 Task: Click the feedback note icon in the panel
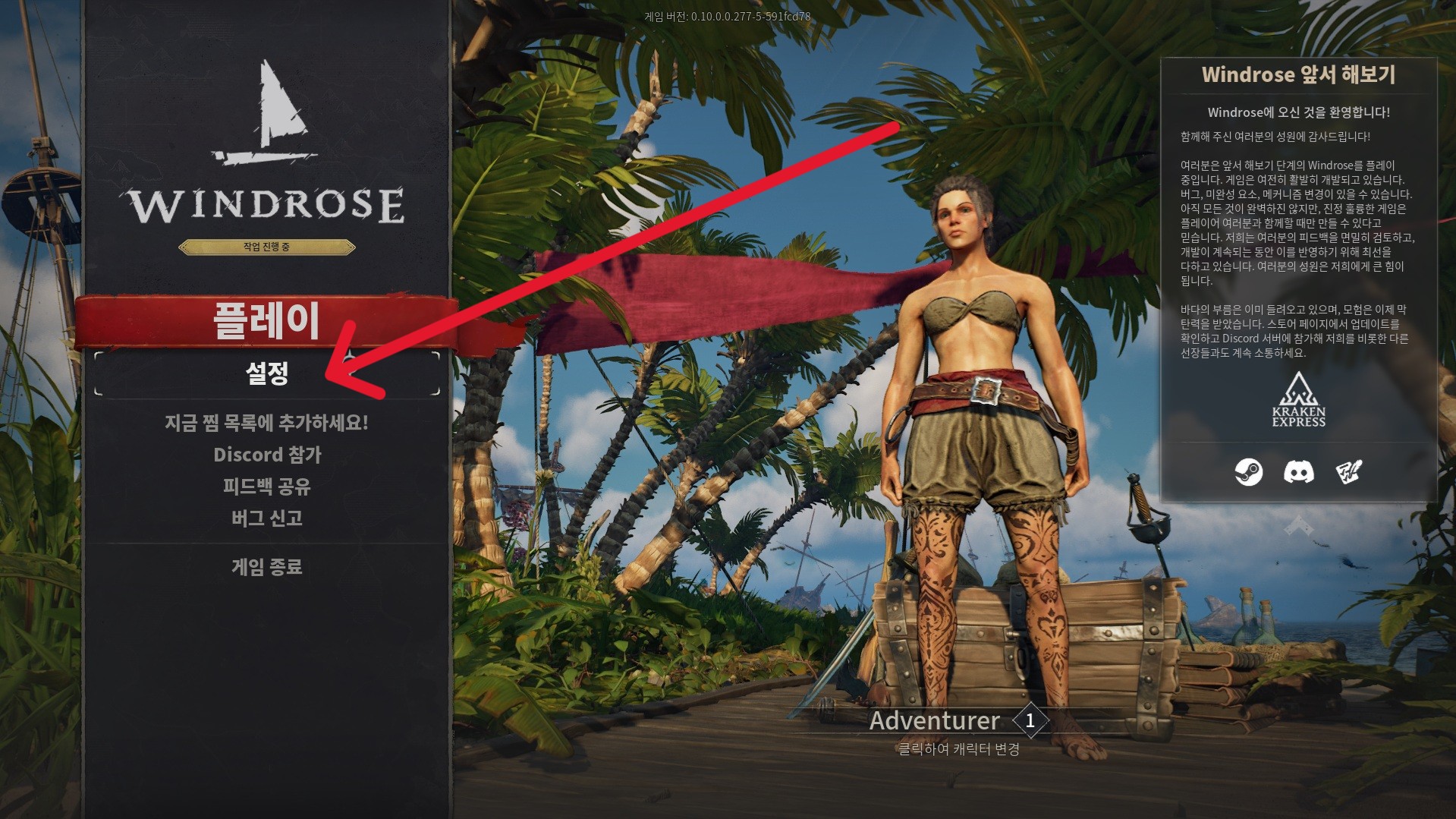click(x=1348, y=472)
